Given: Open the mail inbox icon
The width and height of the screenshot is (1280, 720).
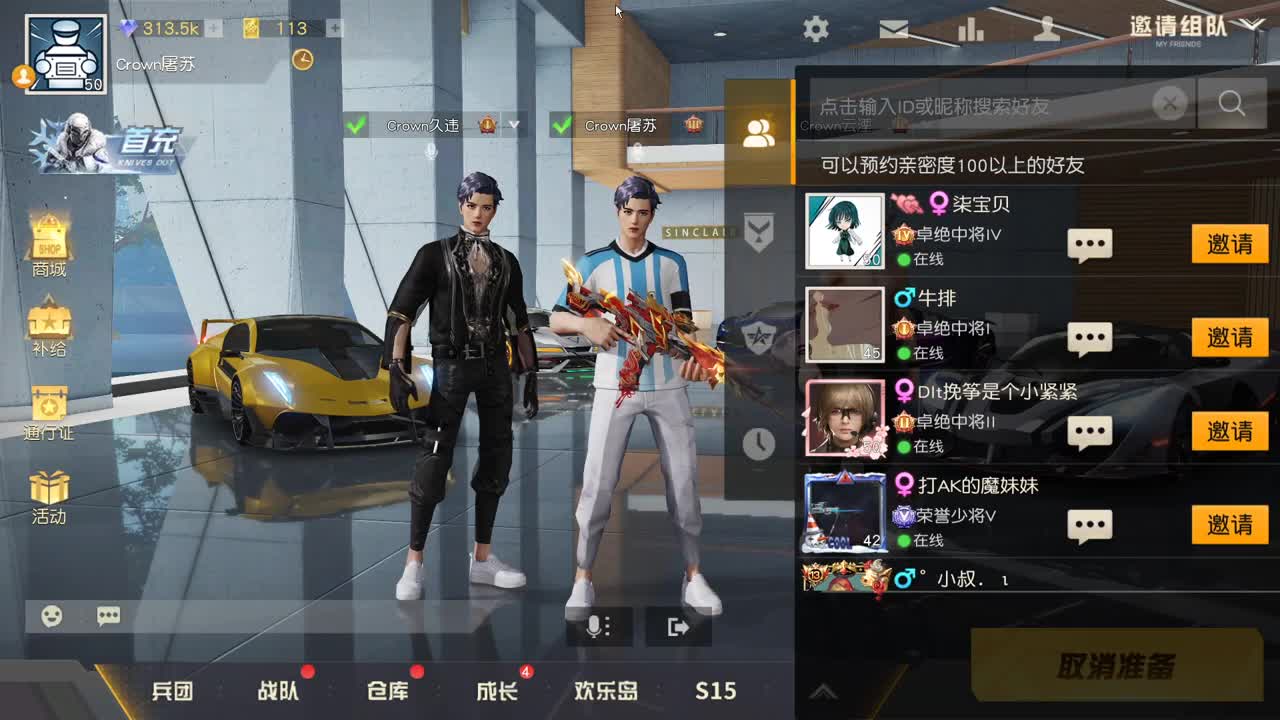Looking at the screenshot, I should tap(893, 29).
